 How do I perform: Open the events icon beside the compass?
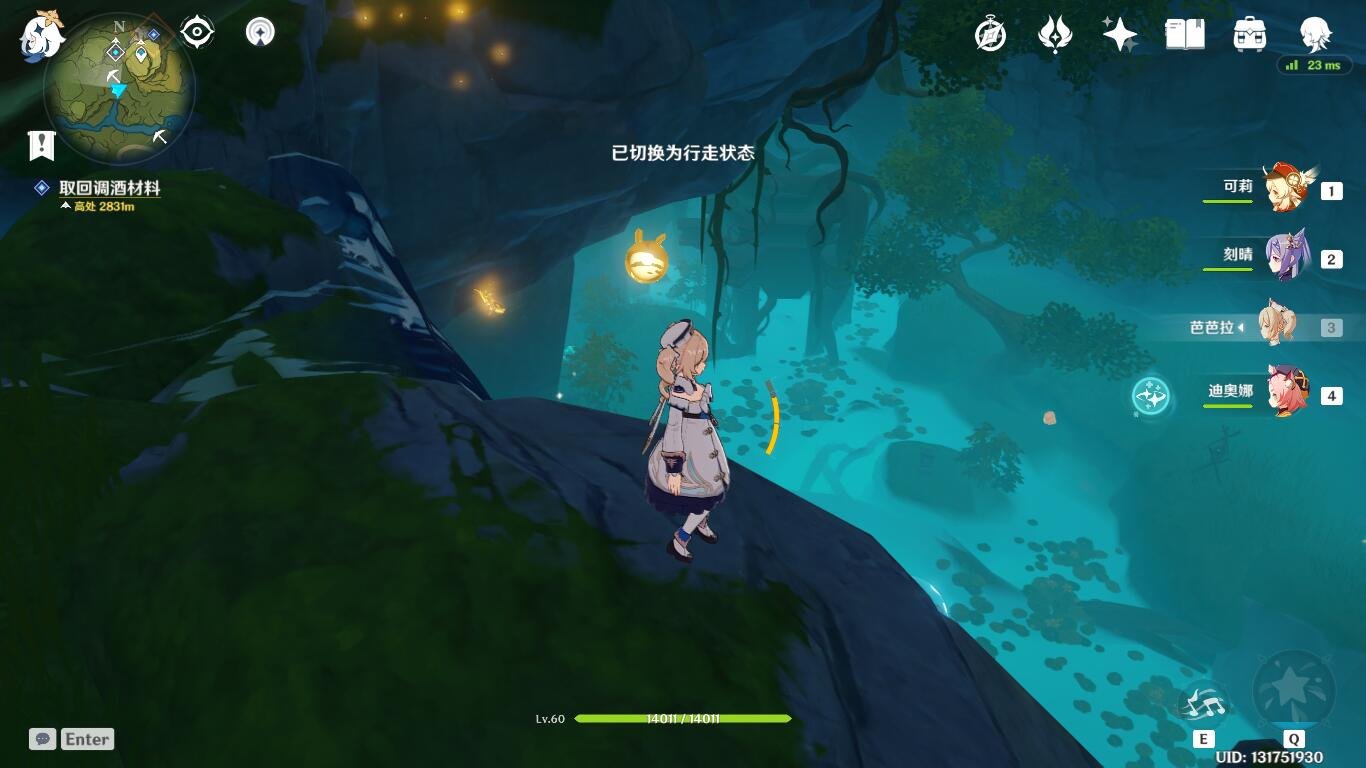[1054, 36]
